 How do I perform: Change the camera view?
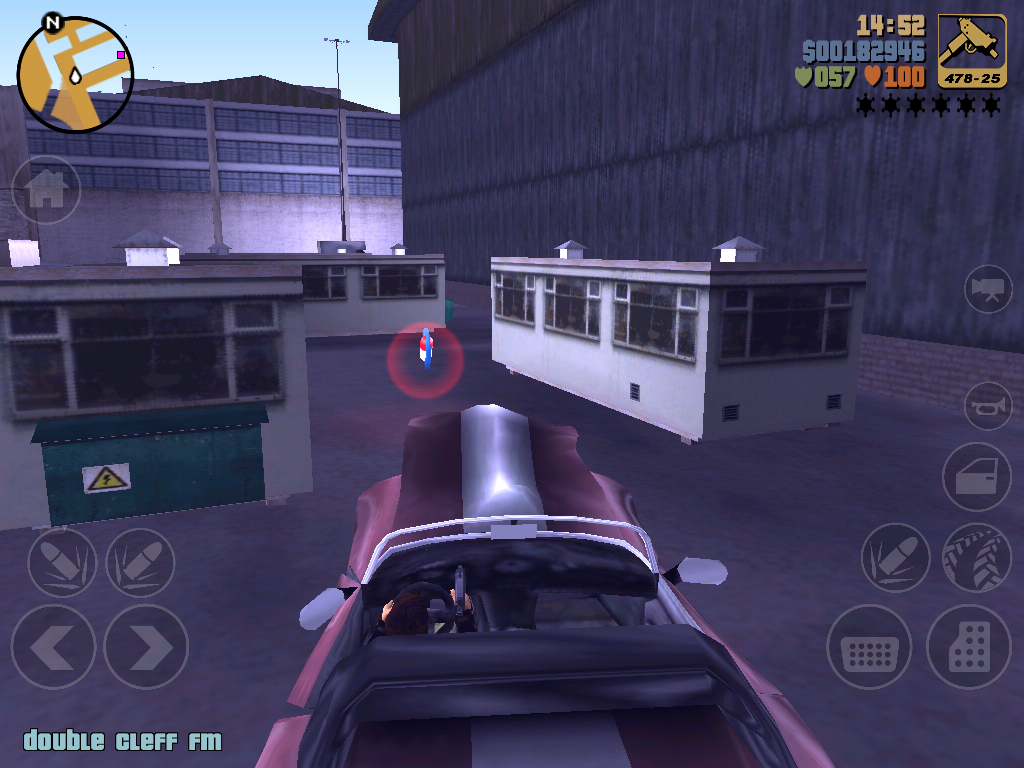pyautogui.click(x=988, y=289)
